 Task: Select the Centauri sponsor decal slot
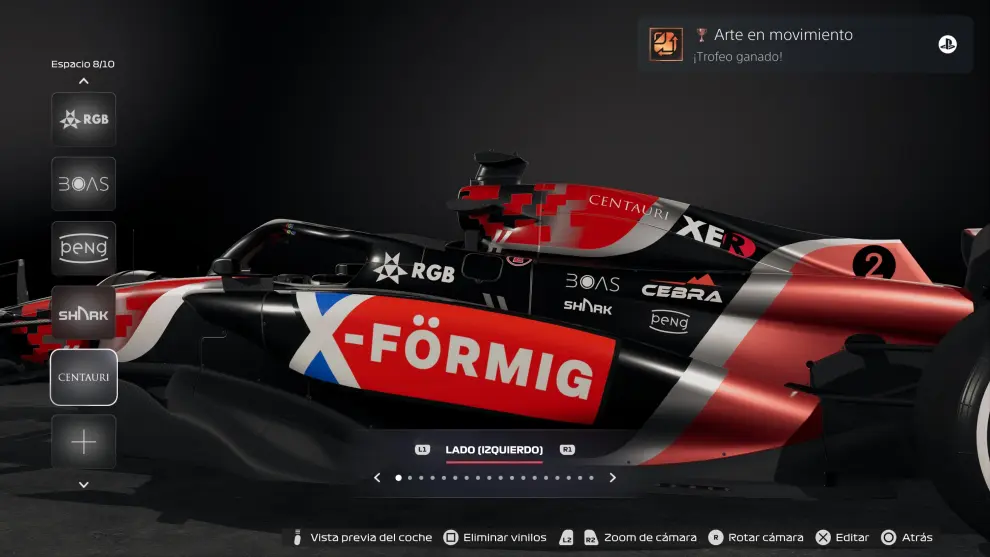coord(84,377)
